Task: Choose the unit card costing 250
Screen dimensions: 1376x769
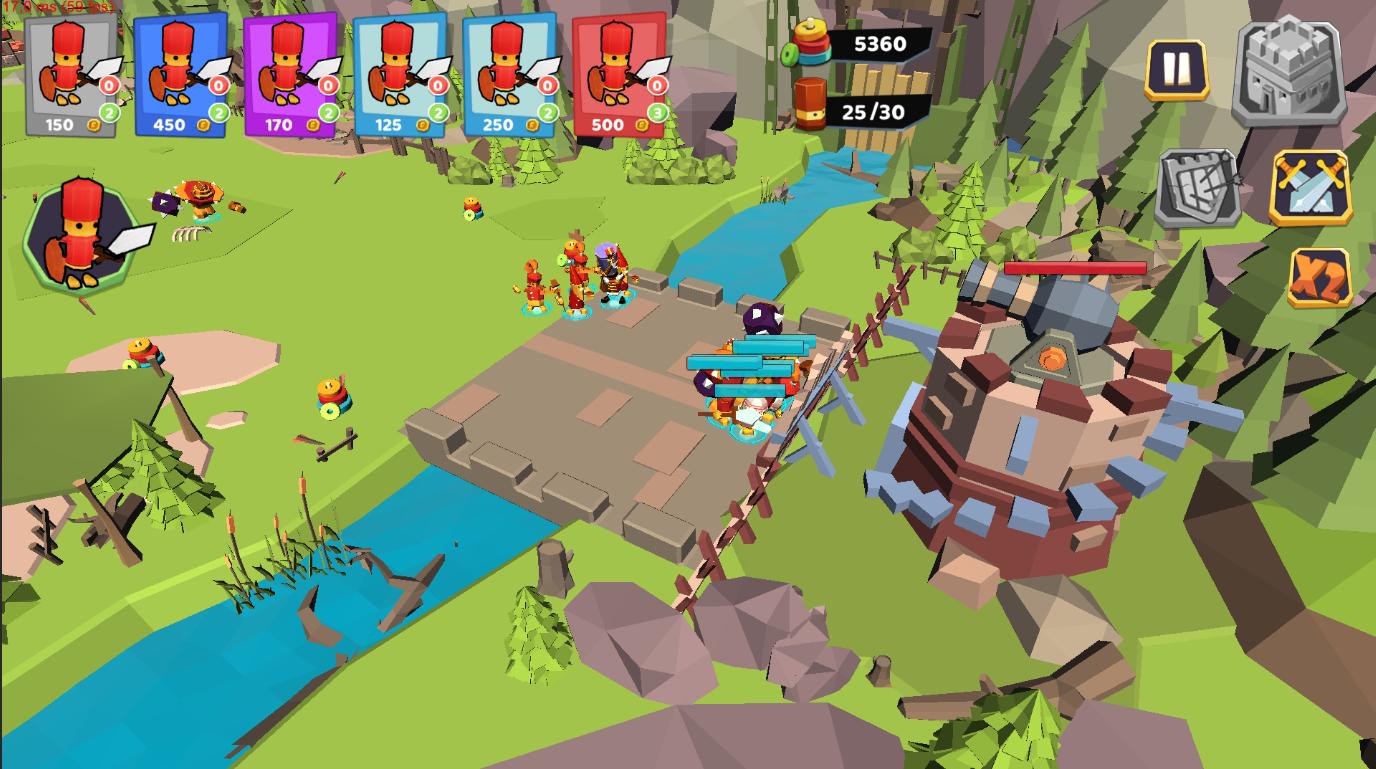Action: coord(509,76)
